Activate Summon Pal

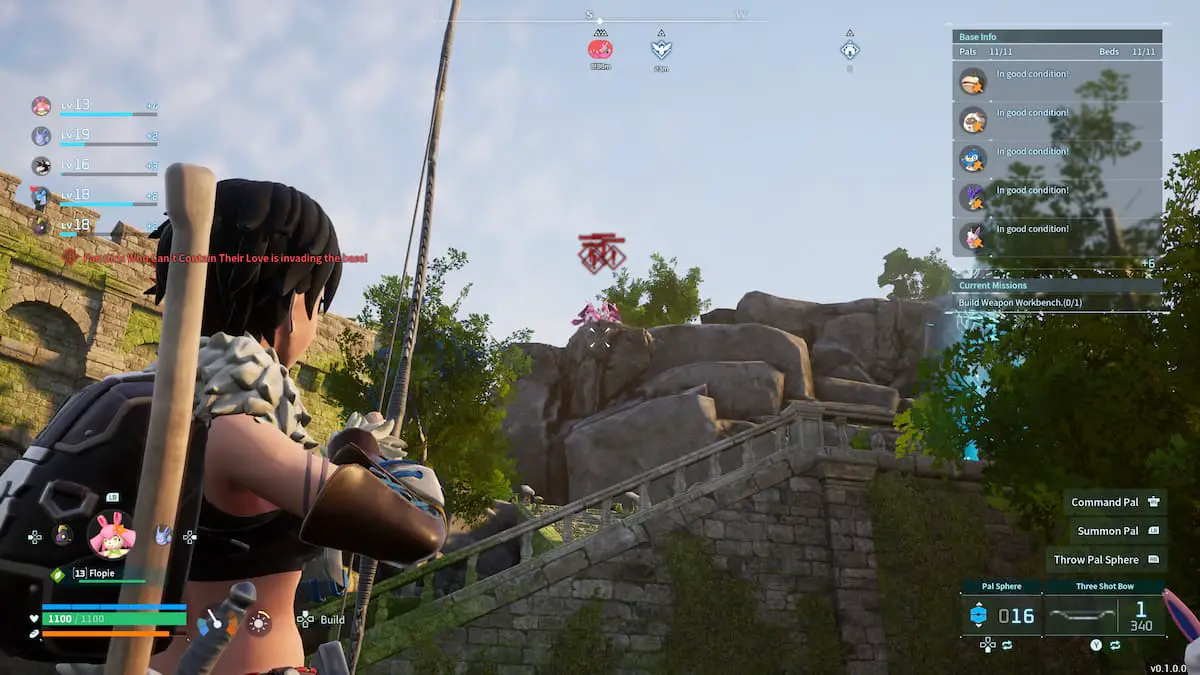coord(1115,531)
